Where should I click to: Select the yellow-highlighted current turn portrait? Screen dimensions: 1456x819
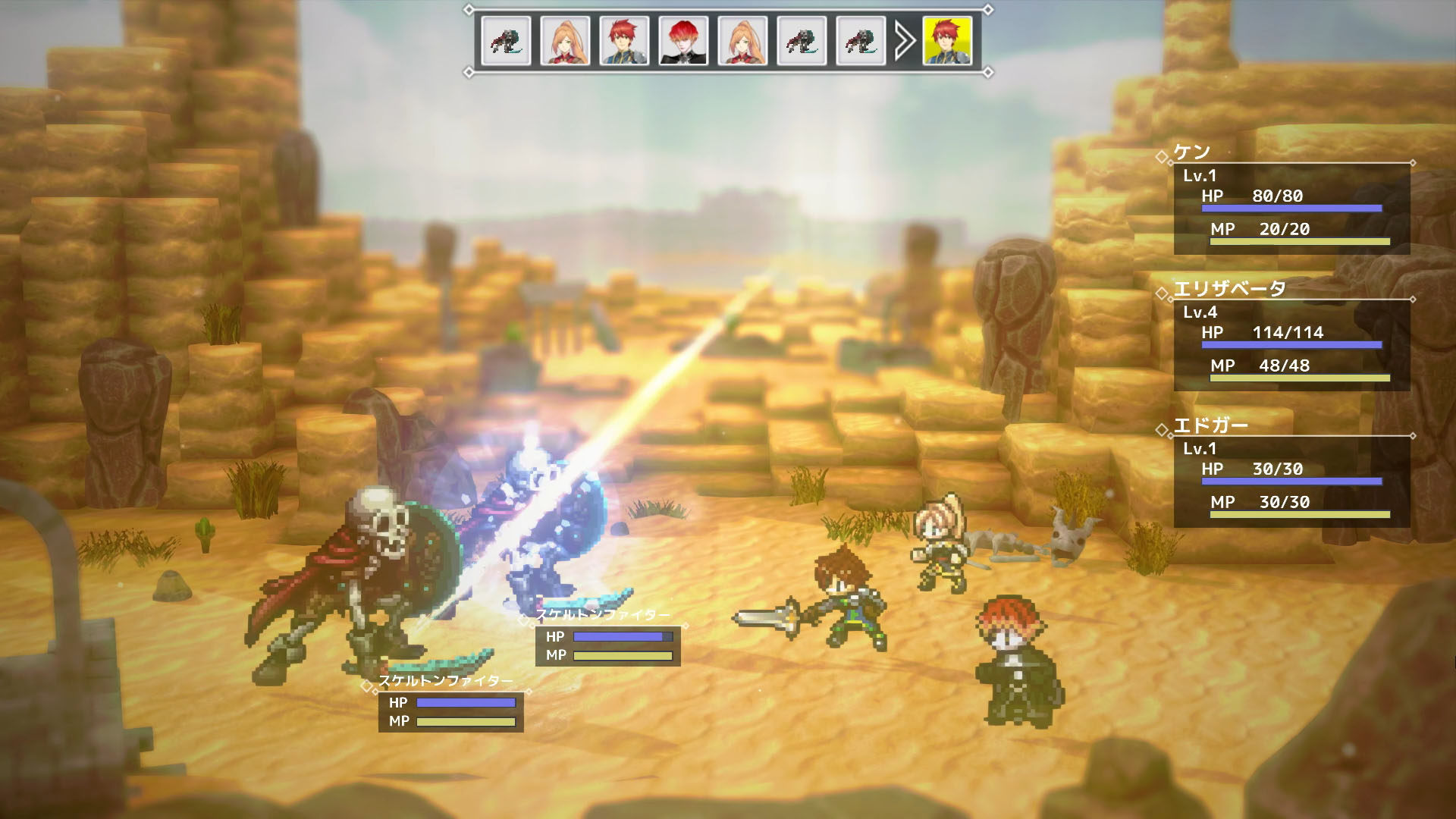pos(947,40)
